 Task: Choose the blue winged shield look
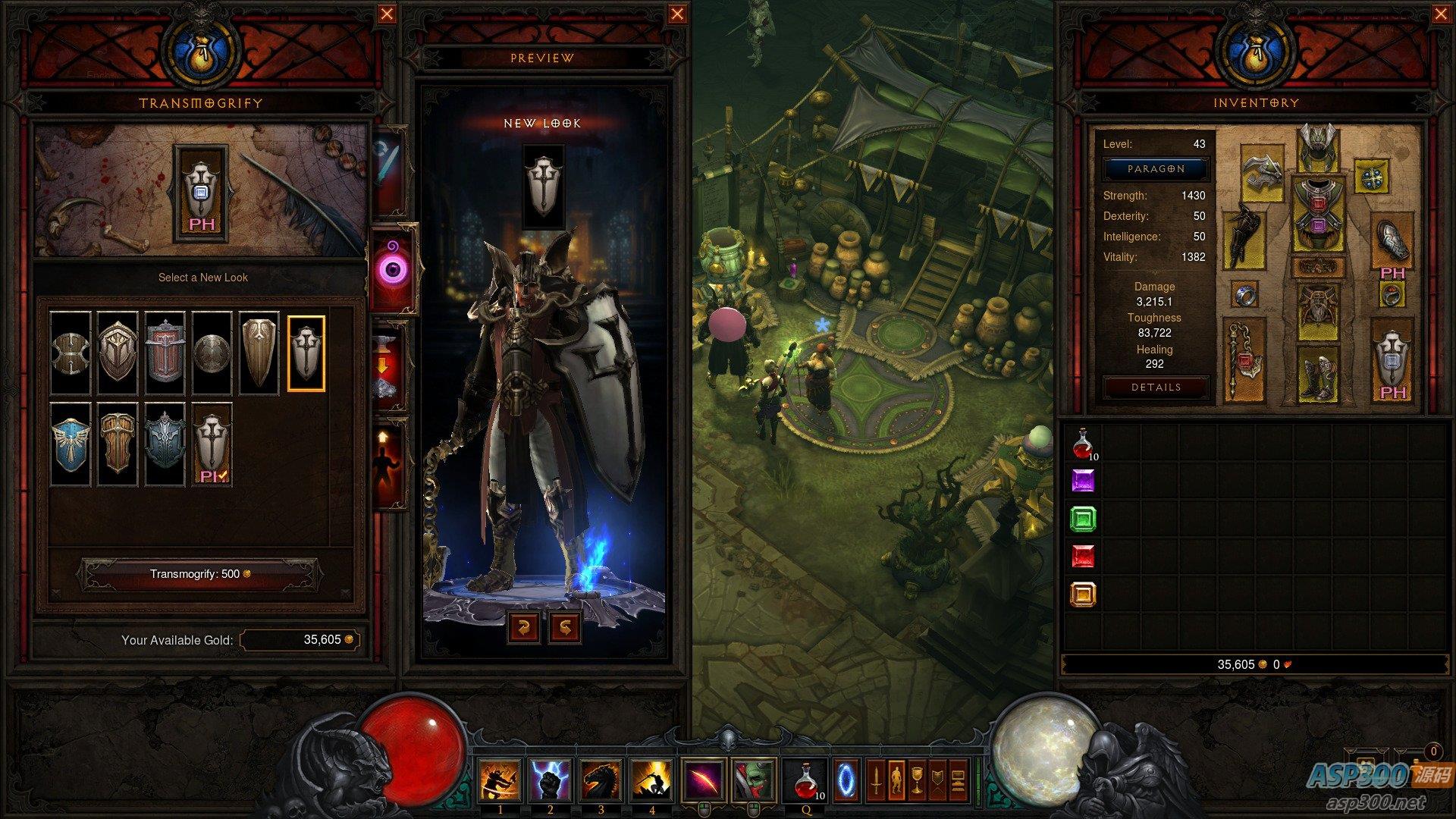click(71, 444)
